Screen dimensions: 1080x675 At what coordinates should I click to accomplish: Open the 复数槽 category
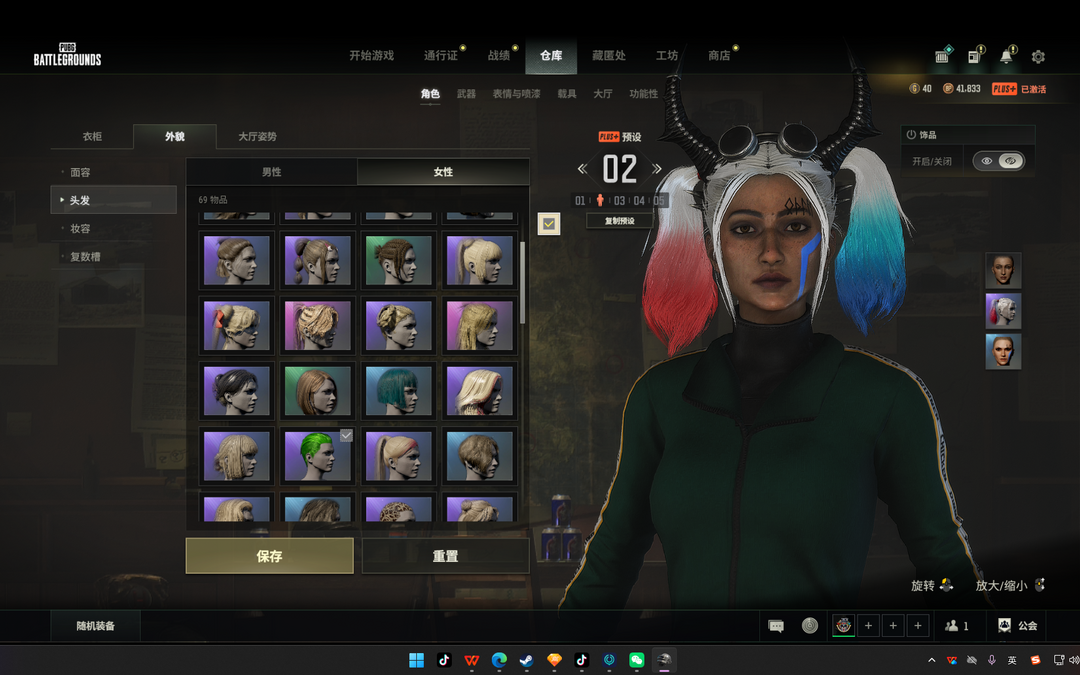tap(84, 257)
